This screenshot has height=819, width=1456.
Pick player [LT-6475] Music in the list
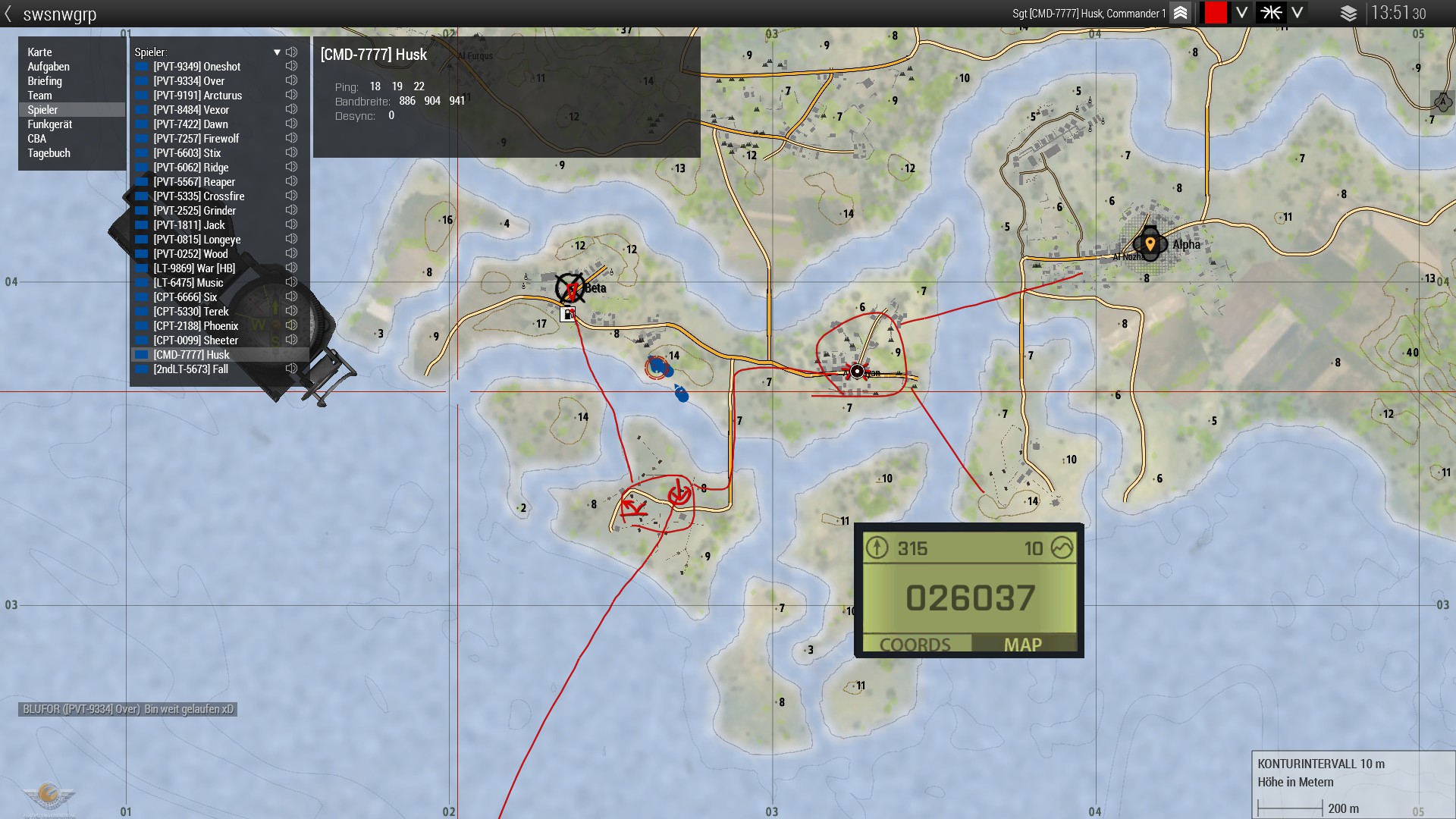point(188,283)
